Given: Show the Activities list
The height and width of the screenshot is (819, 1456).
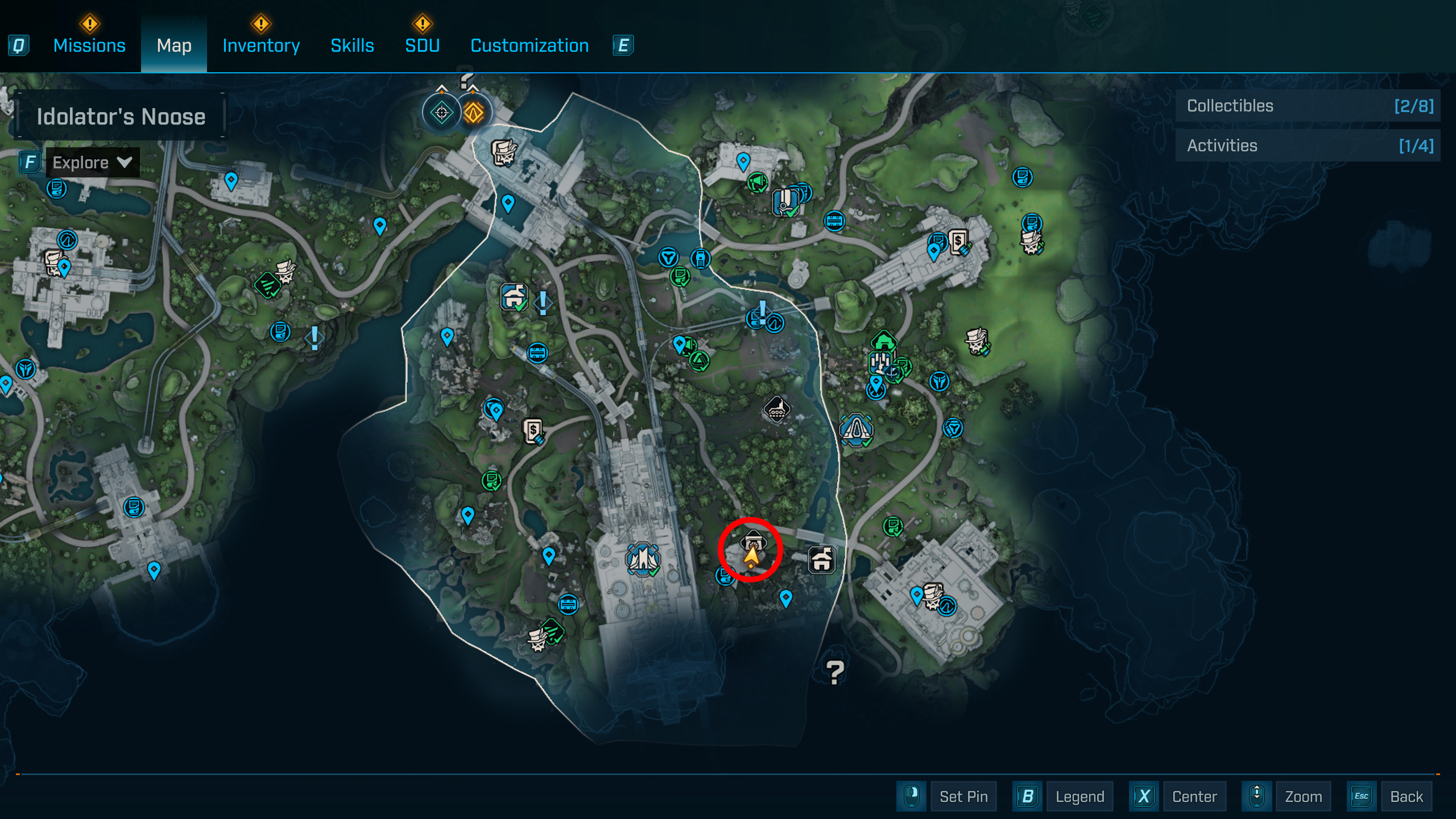Looking at the screenshot, I should click(1308, 146).
